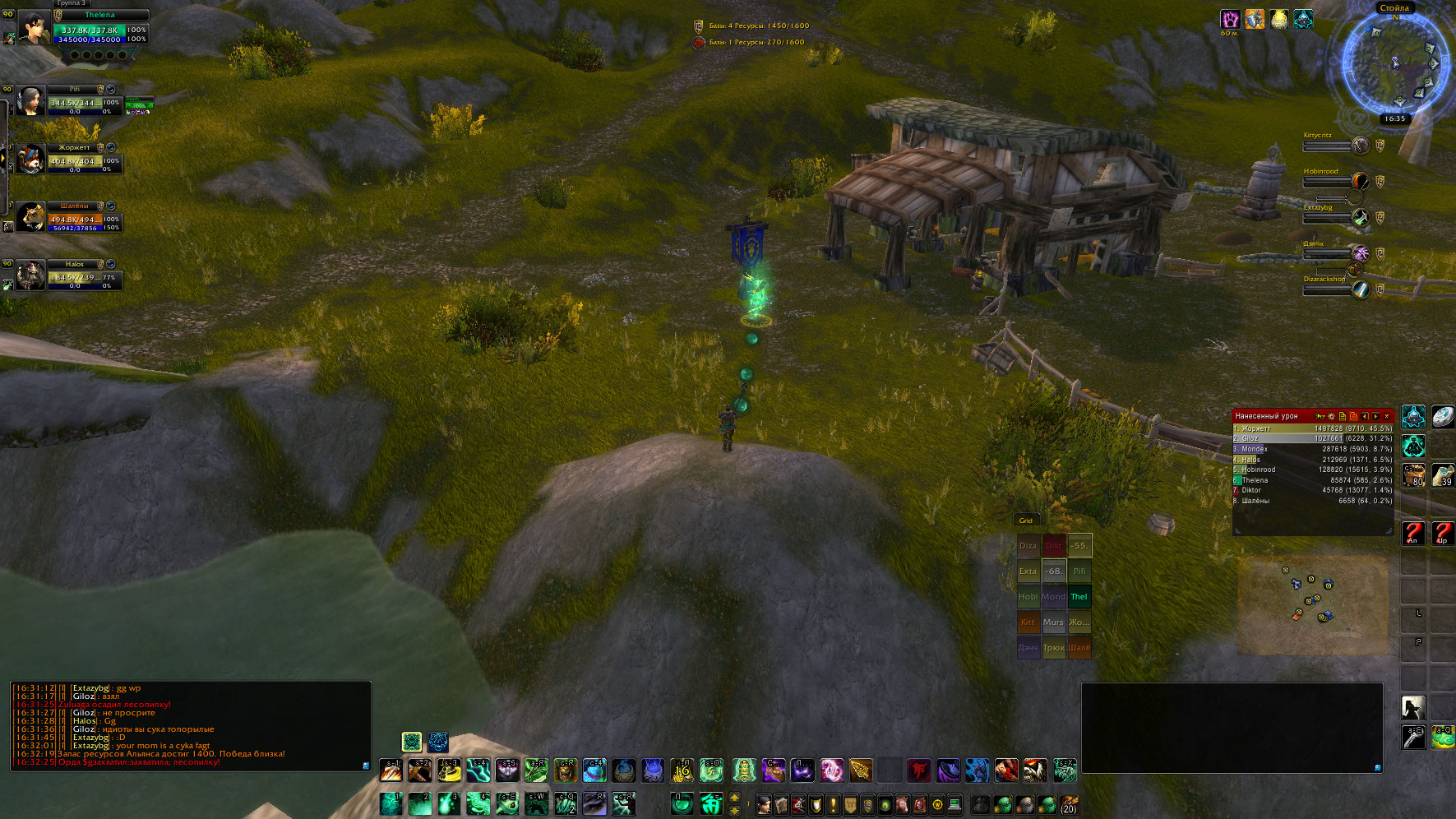This screenshot has height=819, width=1456.
Task: Select the Thel cell in Grid
Action: pyautogui.click(x=1079, y=597)
